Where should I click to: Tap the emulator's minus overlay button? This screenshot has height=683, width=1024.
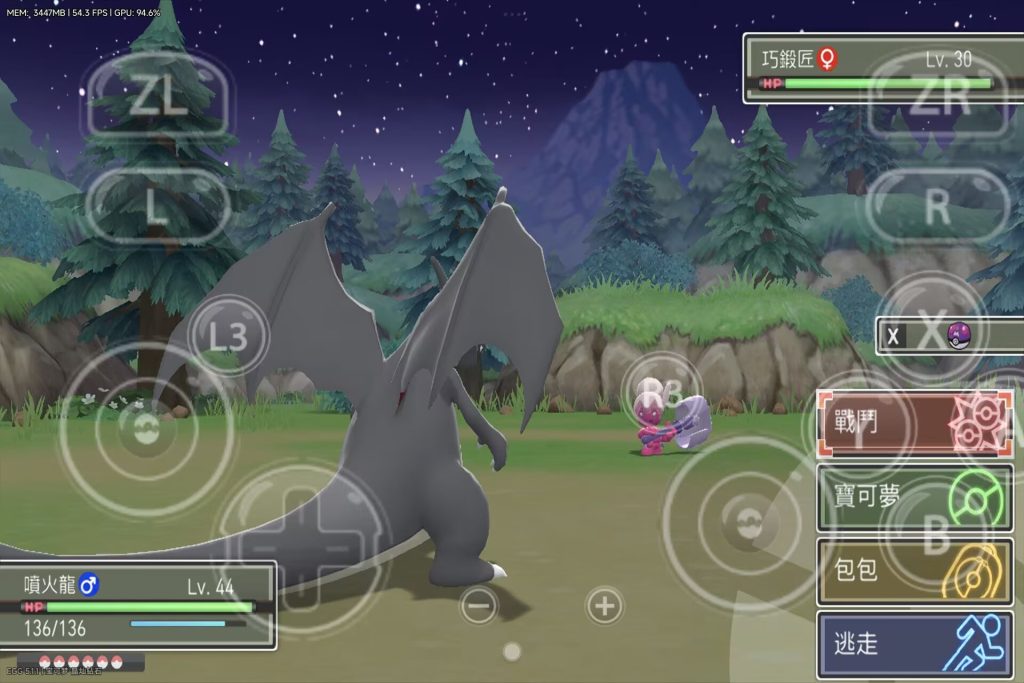tap(479, 605)
